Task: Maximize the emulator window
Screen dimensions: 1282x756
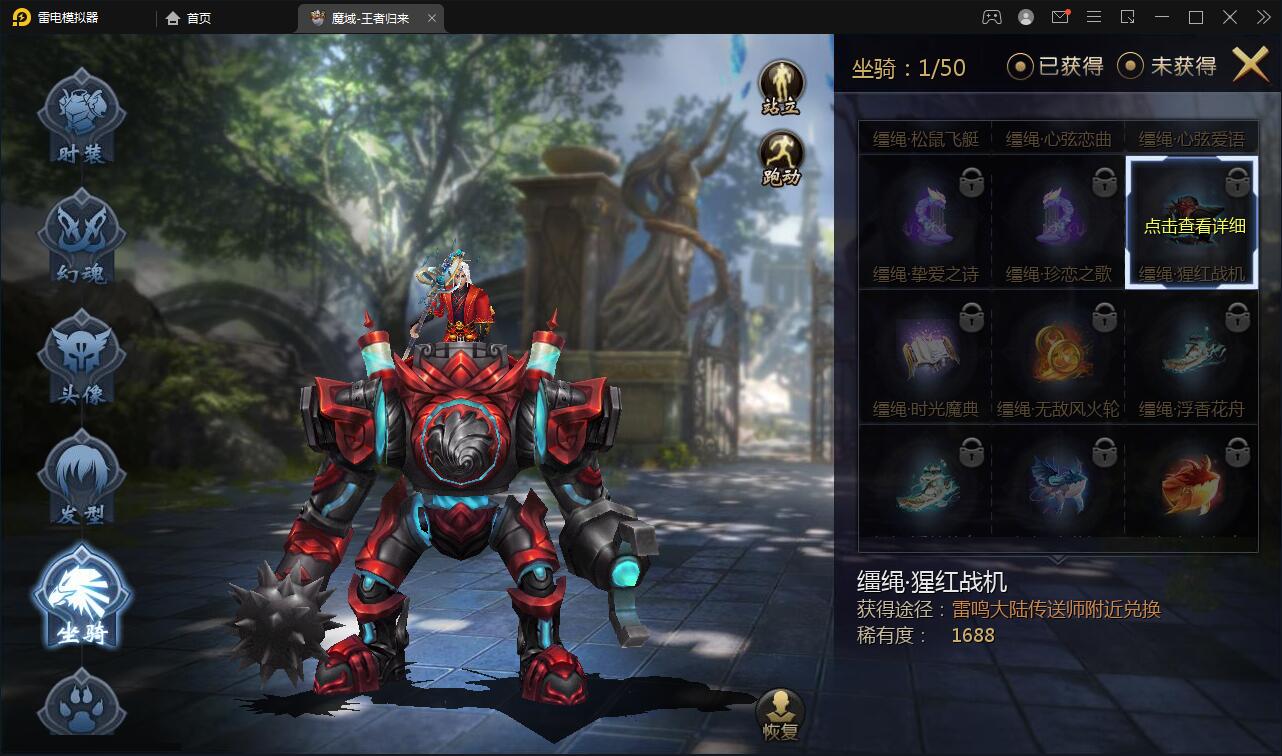Action: (x=1196, y=17)
